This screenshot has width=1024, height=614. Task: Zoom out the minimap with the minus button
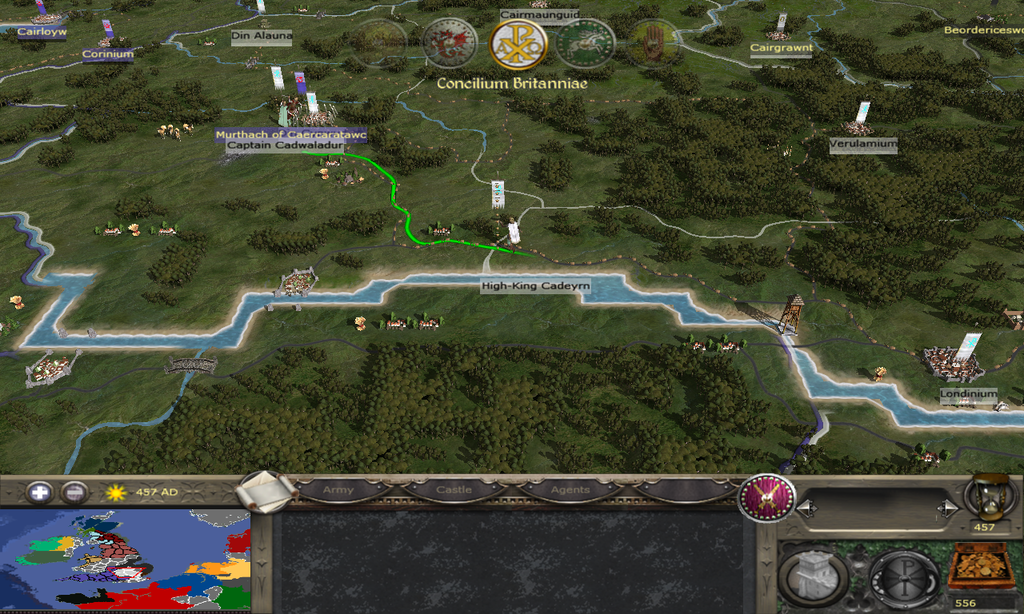(74, 492)
